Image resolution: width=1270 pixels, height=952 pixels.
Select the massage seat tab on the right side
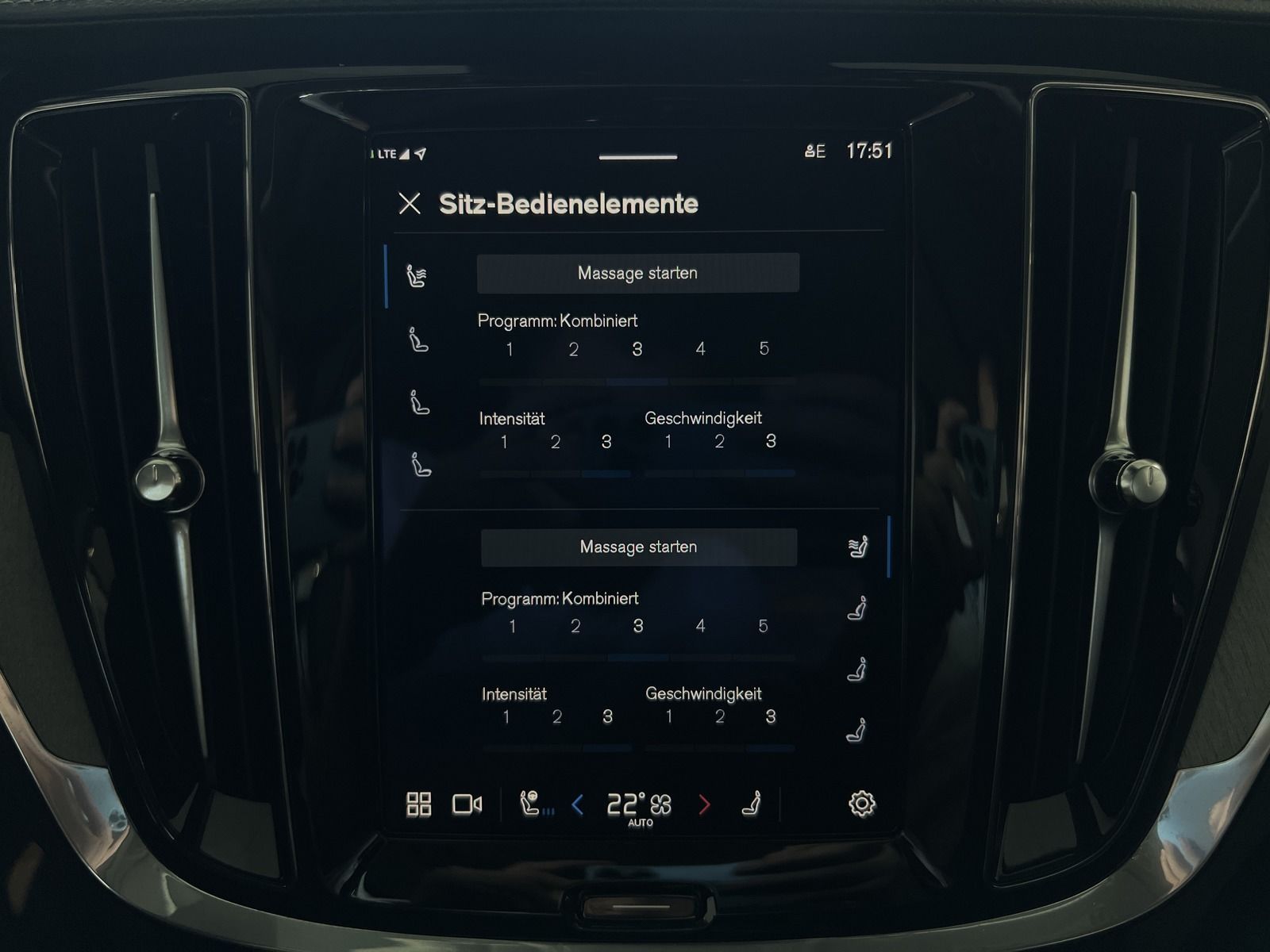pyautogui.click(x=857, y=547)
